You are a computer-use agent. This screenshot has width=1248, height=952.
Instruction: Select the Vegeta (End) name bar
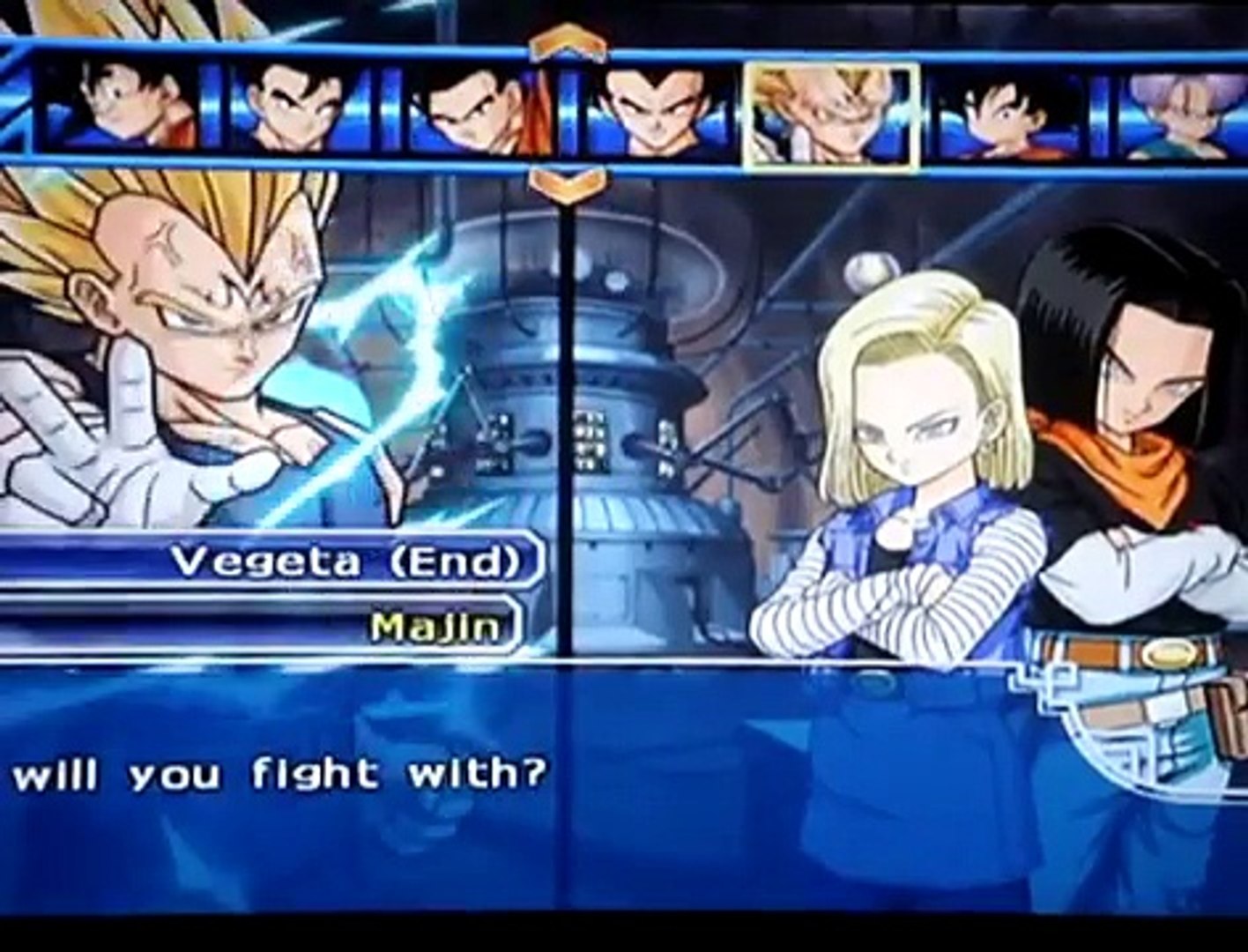(x=345, y=562)
